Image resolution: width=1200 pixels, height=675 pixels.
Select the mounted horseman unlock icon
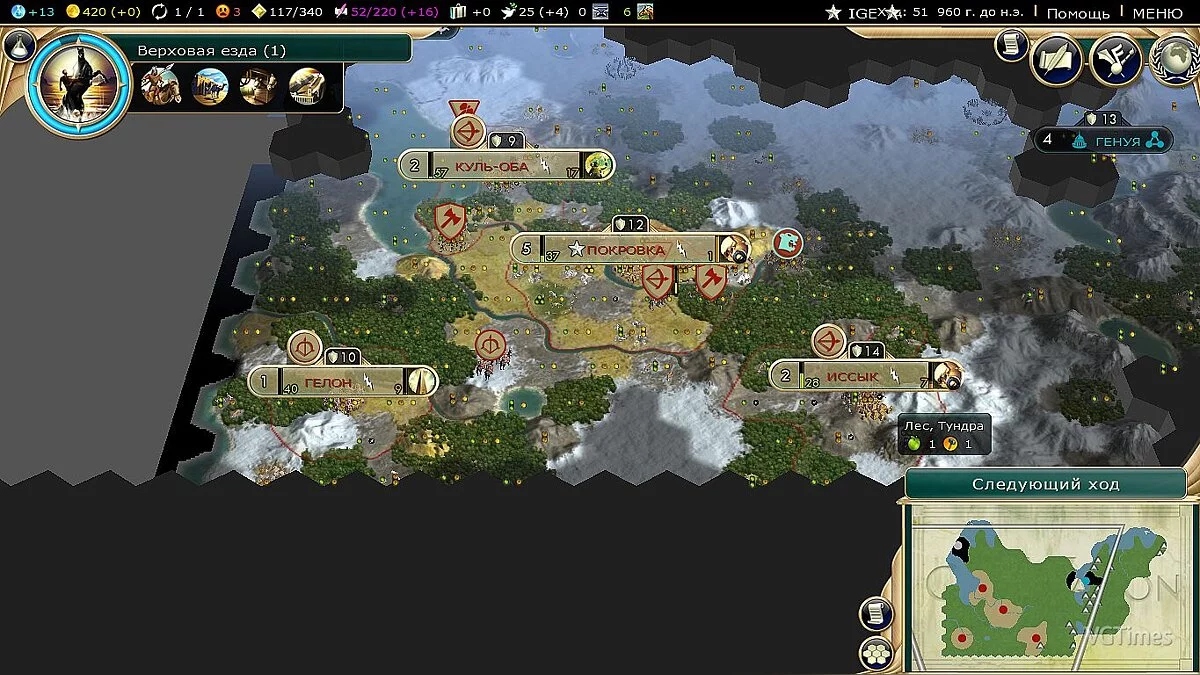[161, 87]
